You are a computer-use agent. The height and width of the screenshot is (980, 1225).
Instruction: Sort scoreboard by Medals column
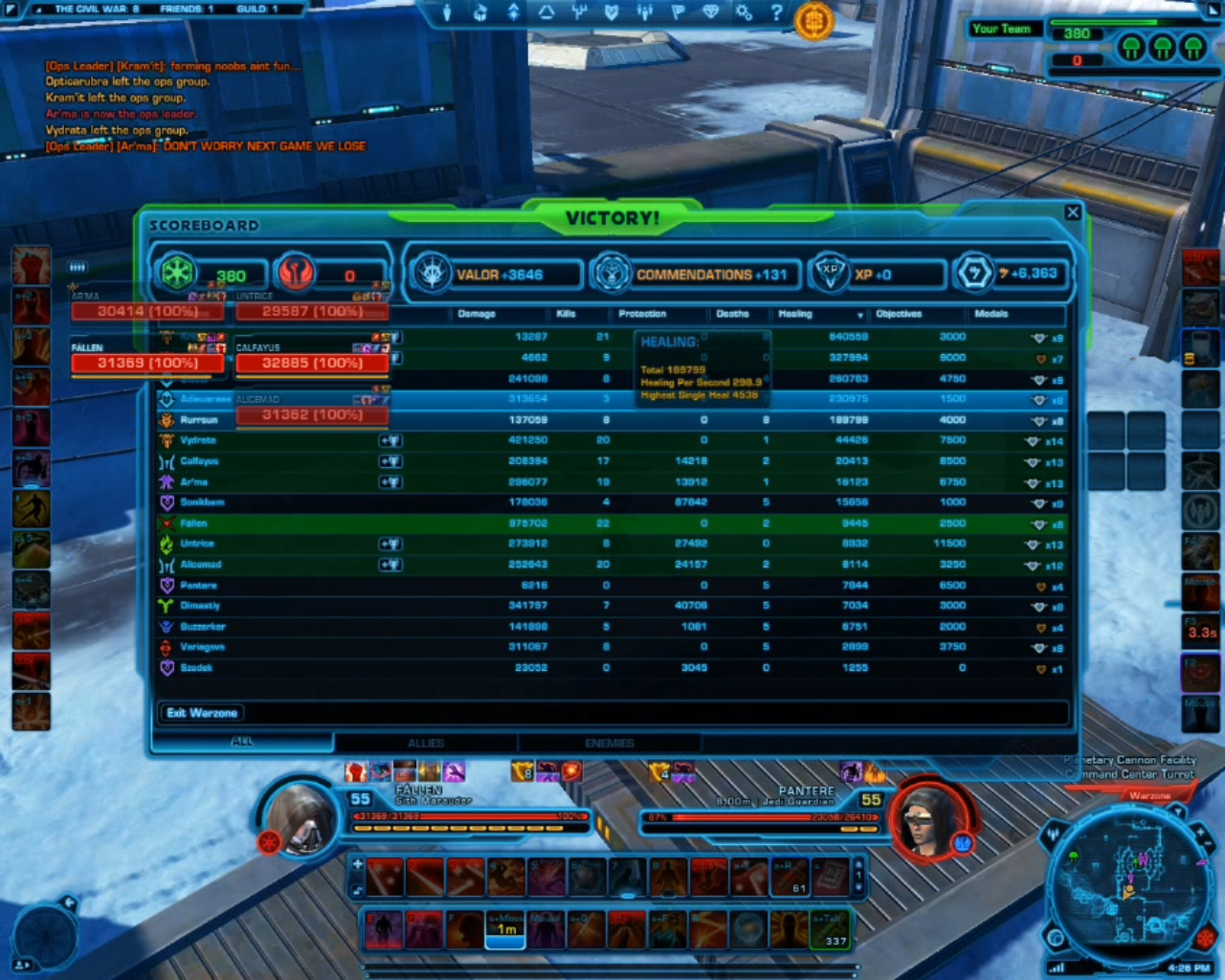click(991, 314)
